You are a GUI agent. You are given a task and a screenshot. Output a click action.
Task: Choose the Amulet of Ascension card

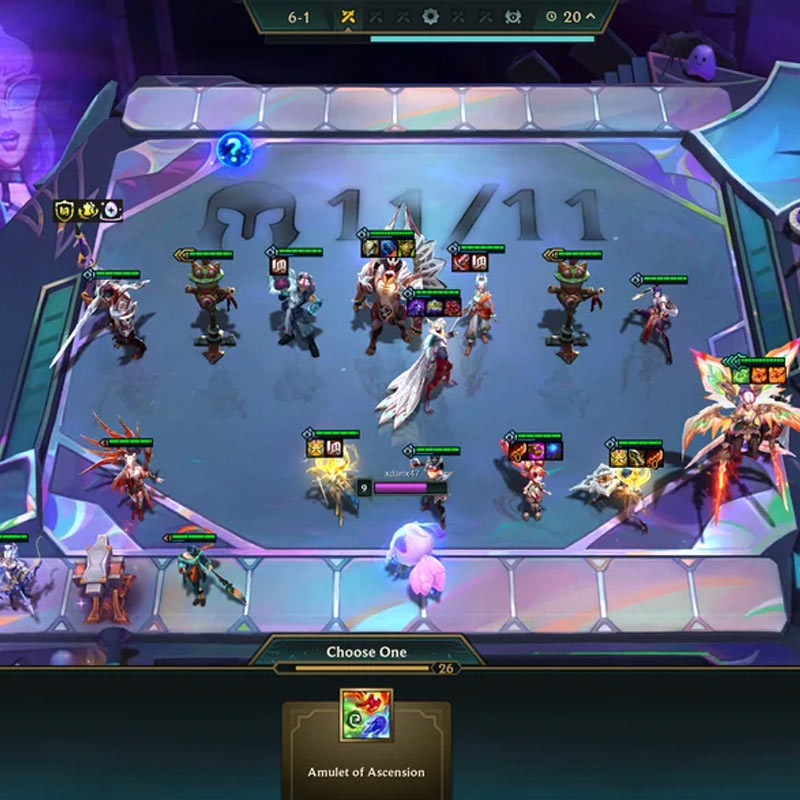[x=366, y=742]
